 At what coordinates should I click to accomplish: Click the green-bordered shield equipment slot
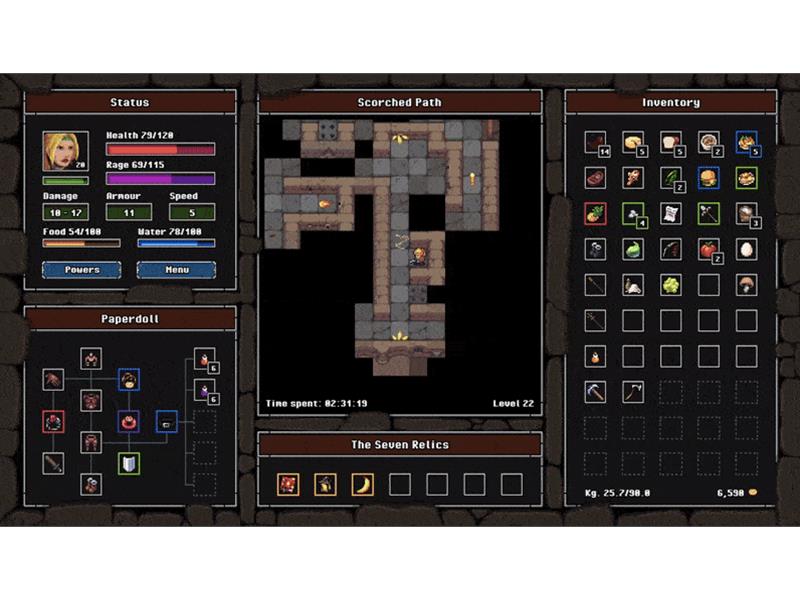[129, 463]
